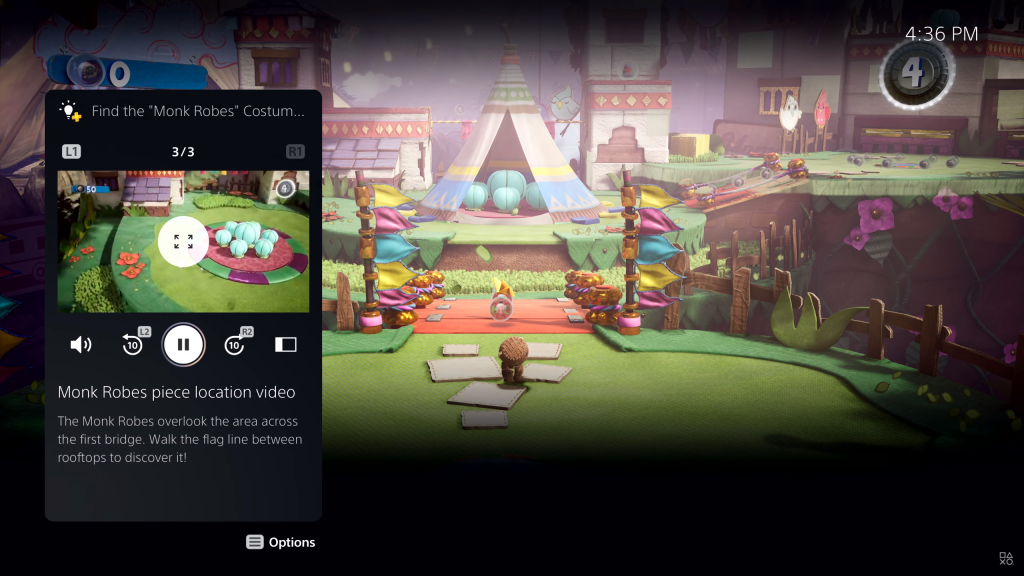Select the Monk Robes costume hint title
1024x576 pixels.
point(197,111)
